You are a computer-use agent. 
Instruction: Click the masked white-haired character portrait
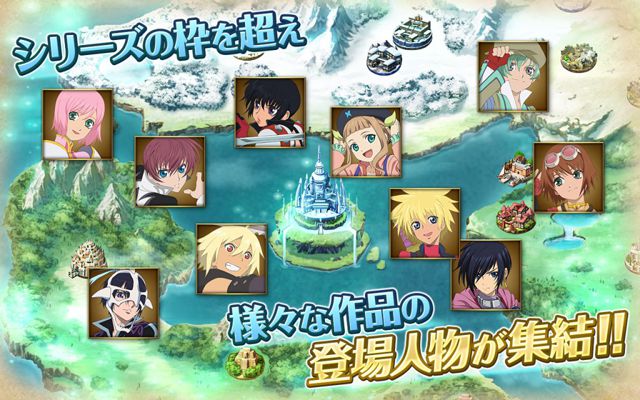[123, 302]
